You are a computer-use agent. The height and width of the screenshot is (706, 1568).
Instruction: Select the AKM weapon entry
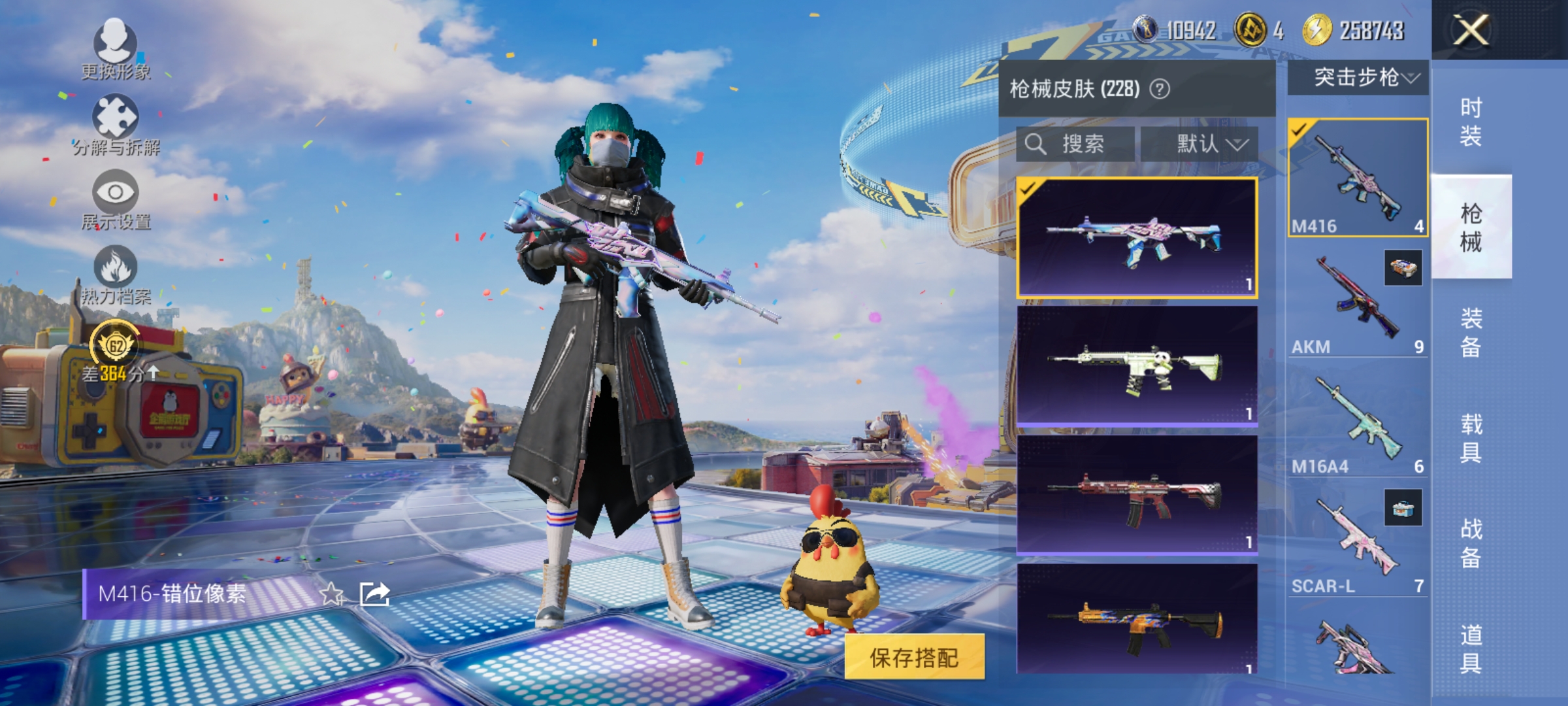coord(1359,301)
